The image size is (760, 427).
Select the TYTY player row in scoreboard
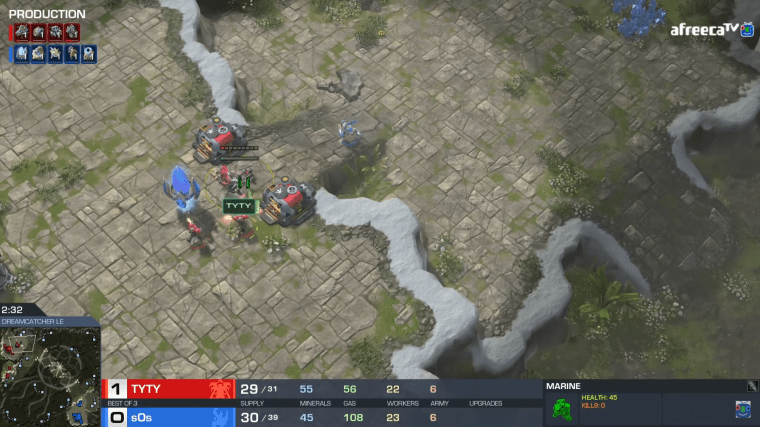coord(170,389)
